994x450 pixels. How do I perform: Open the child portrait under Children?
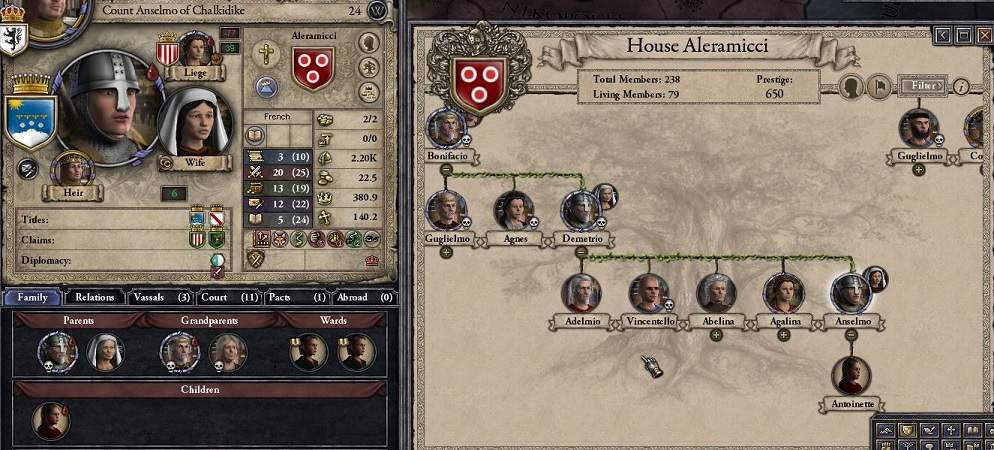(x=50, y=420)
